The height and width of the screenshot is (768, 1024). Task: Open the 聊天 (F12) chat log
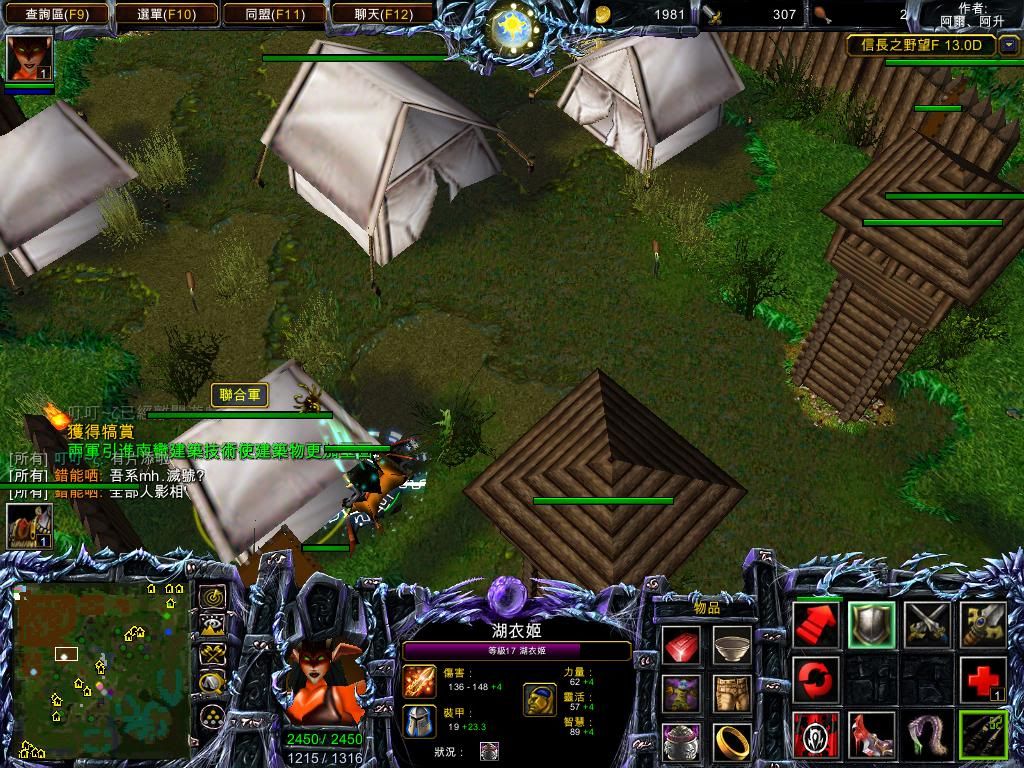pyautogui.click(x=383, y=14)
